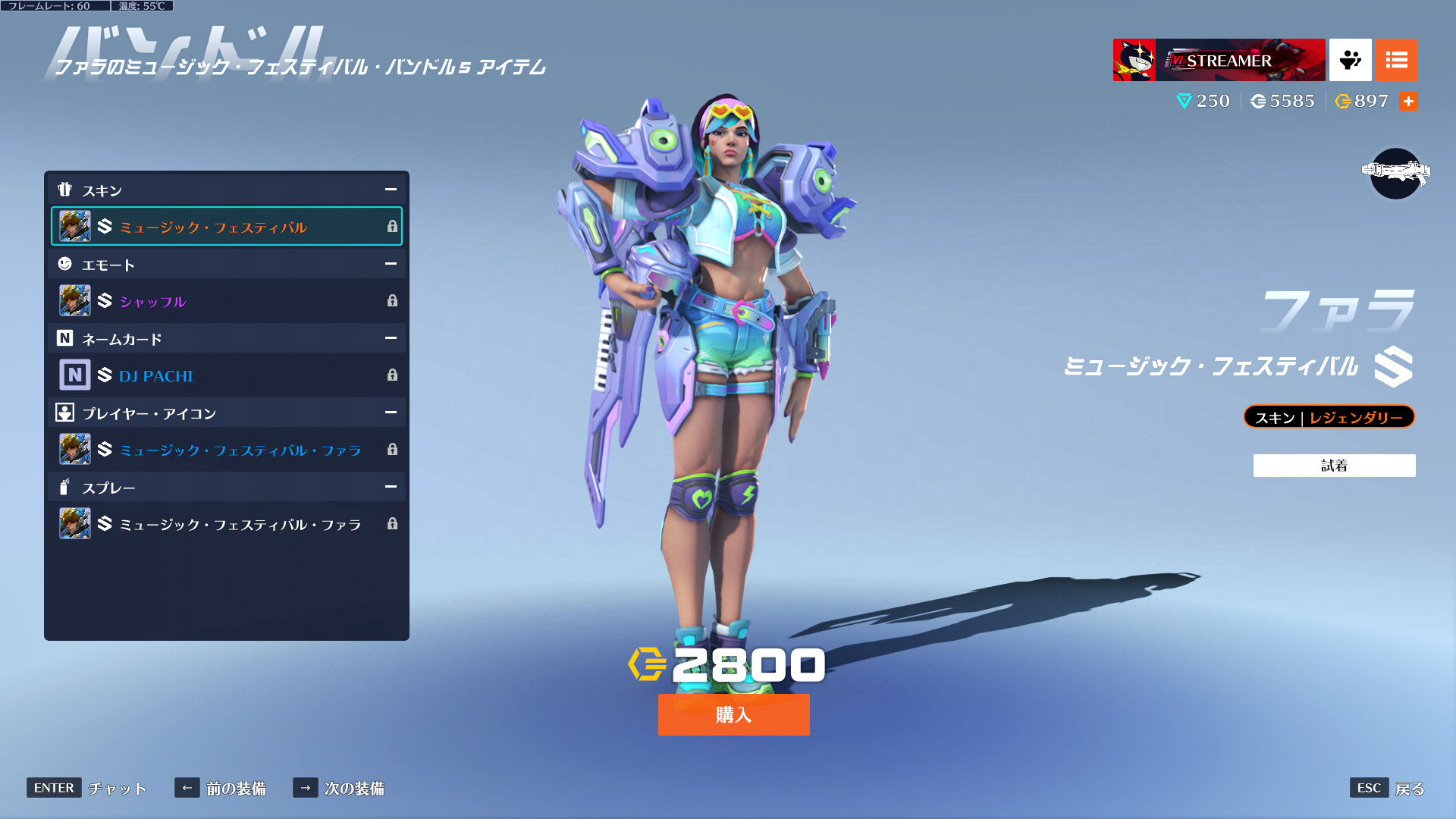Open the social group icon
This screenshot has width=1456, height=819.
(x=1350, y=60)
